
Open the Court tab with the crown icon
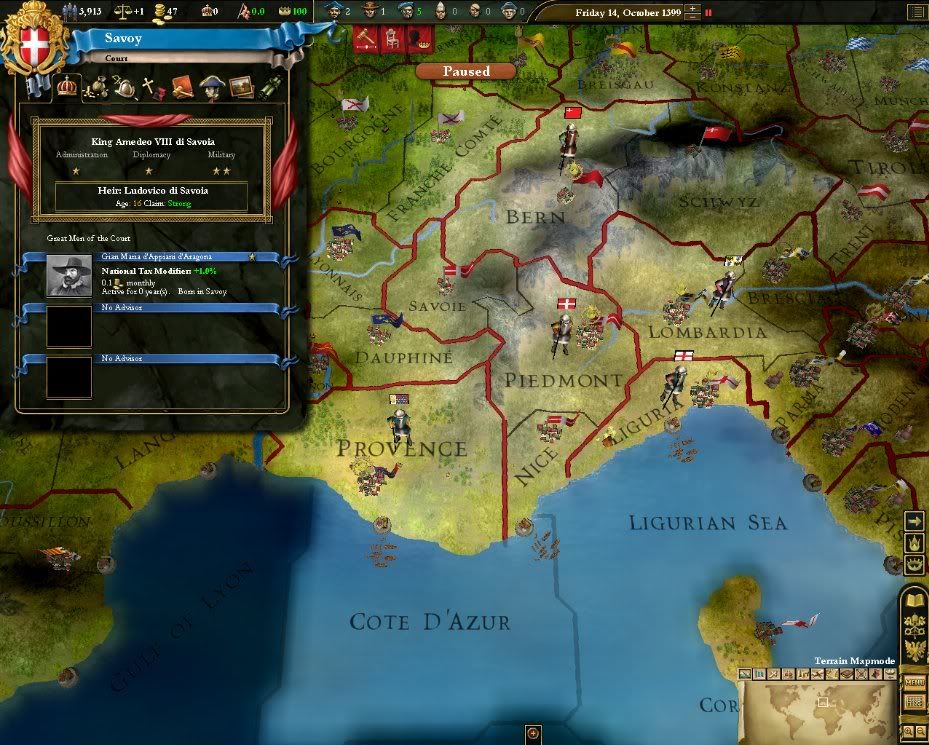69,86
